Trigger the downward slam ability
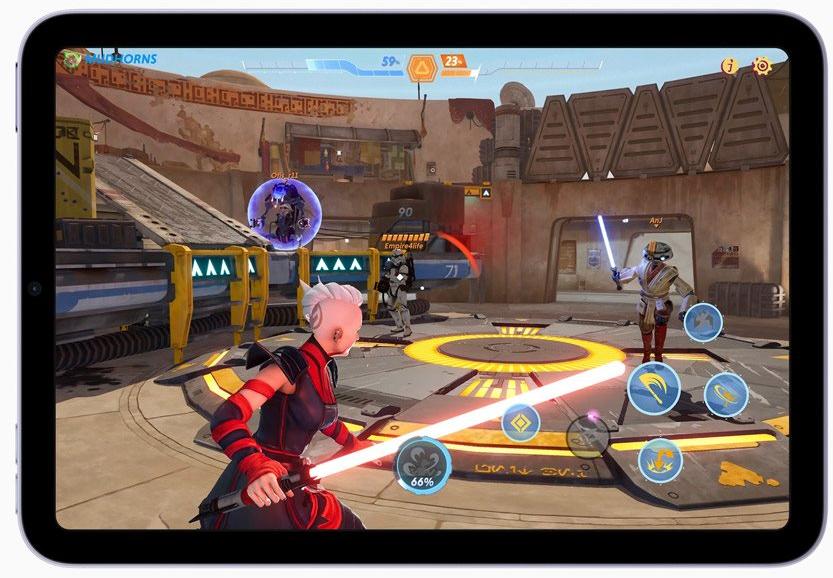 coord(660,460)
